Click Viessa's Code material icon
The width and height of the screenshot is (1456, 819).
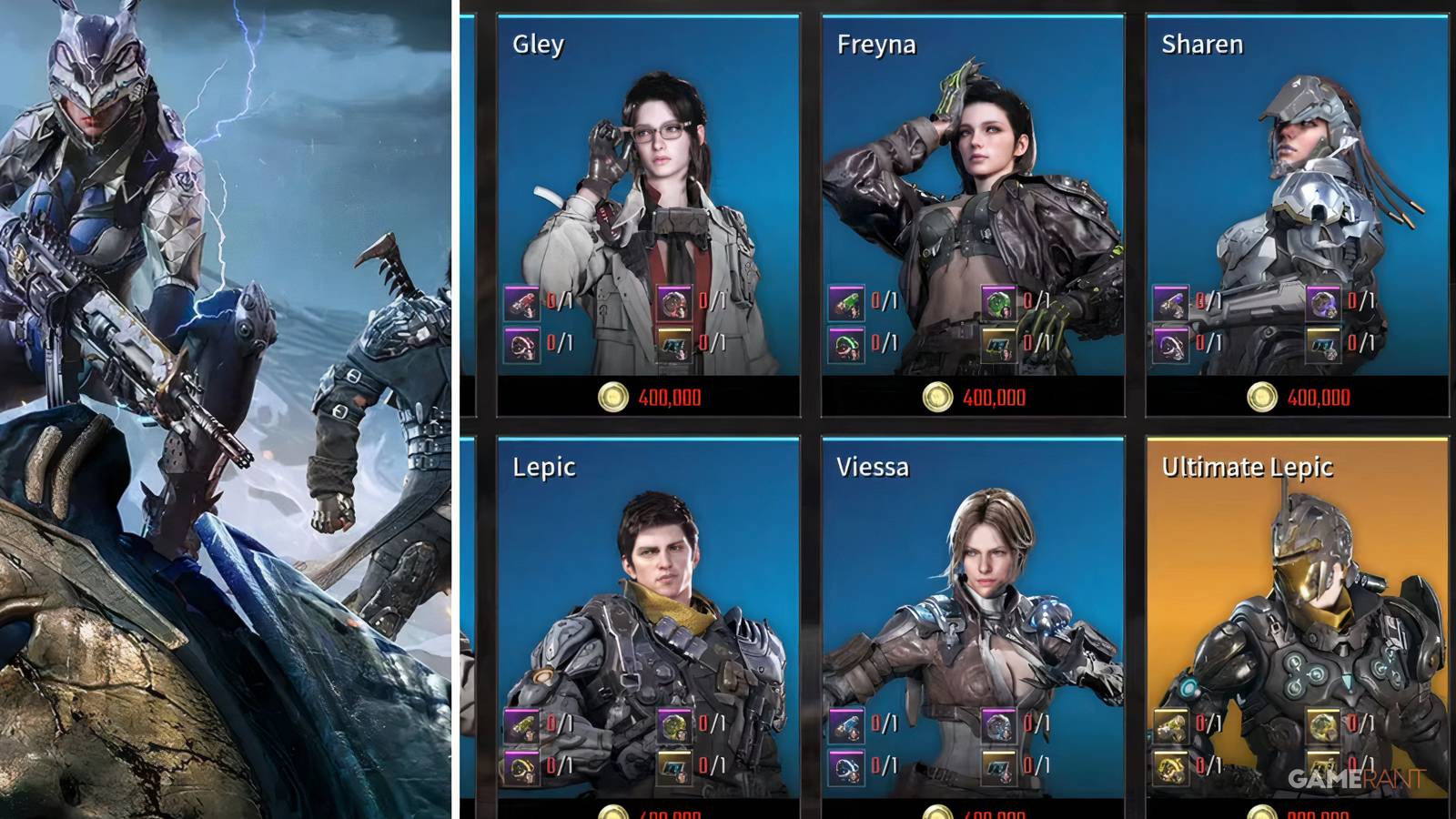pyautogui.click(x=998, y=766)
